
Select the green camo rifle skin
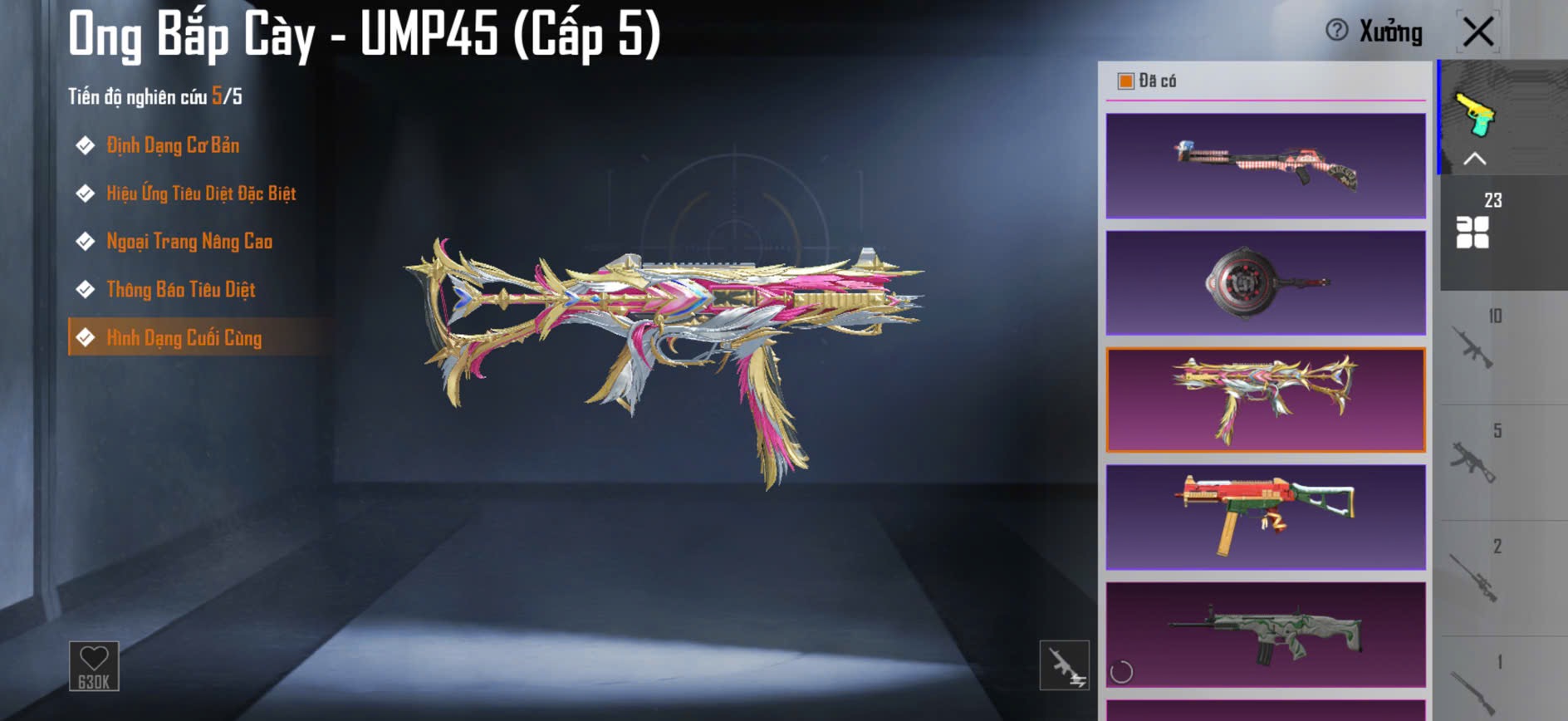[1266, 635]
